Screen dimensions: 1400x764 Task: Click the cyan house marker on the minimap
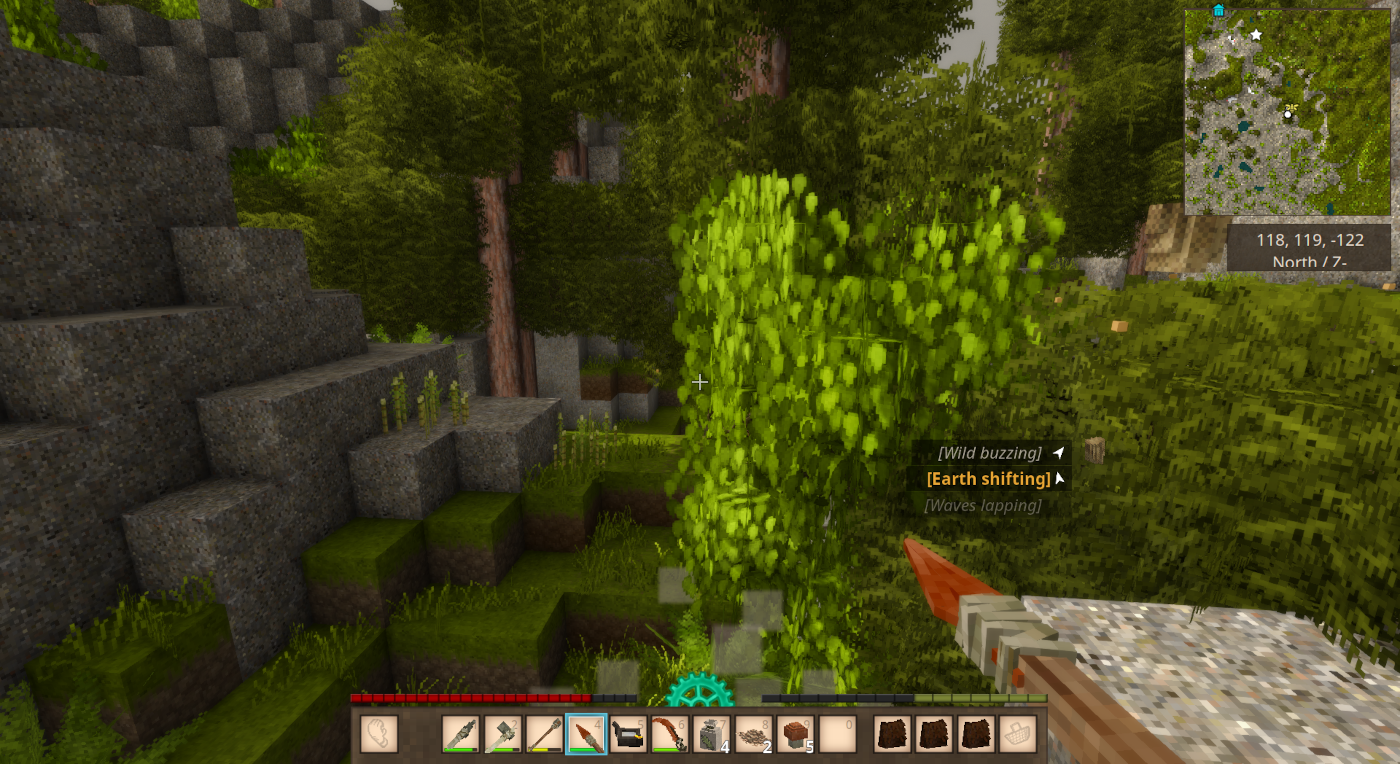coord(1218,10)
